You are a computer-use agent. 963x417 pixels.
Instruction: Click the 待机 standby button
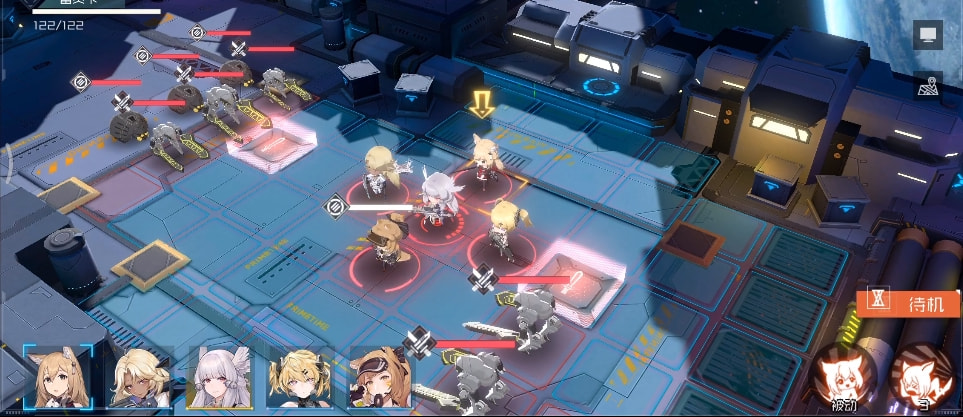910,304
